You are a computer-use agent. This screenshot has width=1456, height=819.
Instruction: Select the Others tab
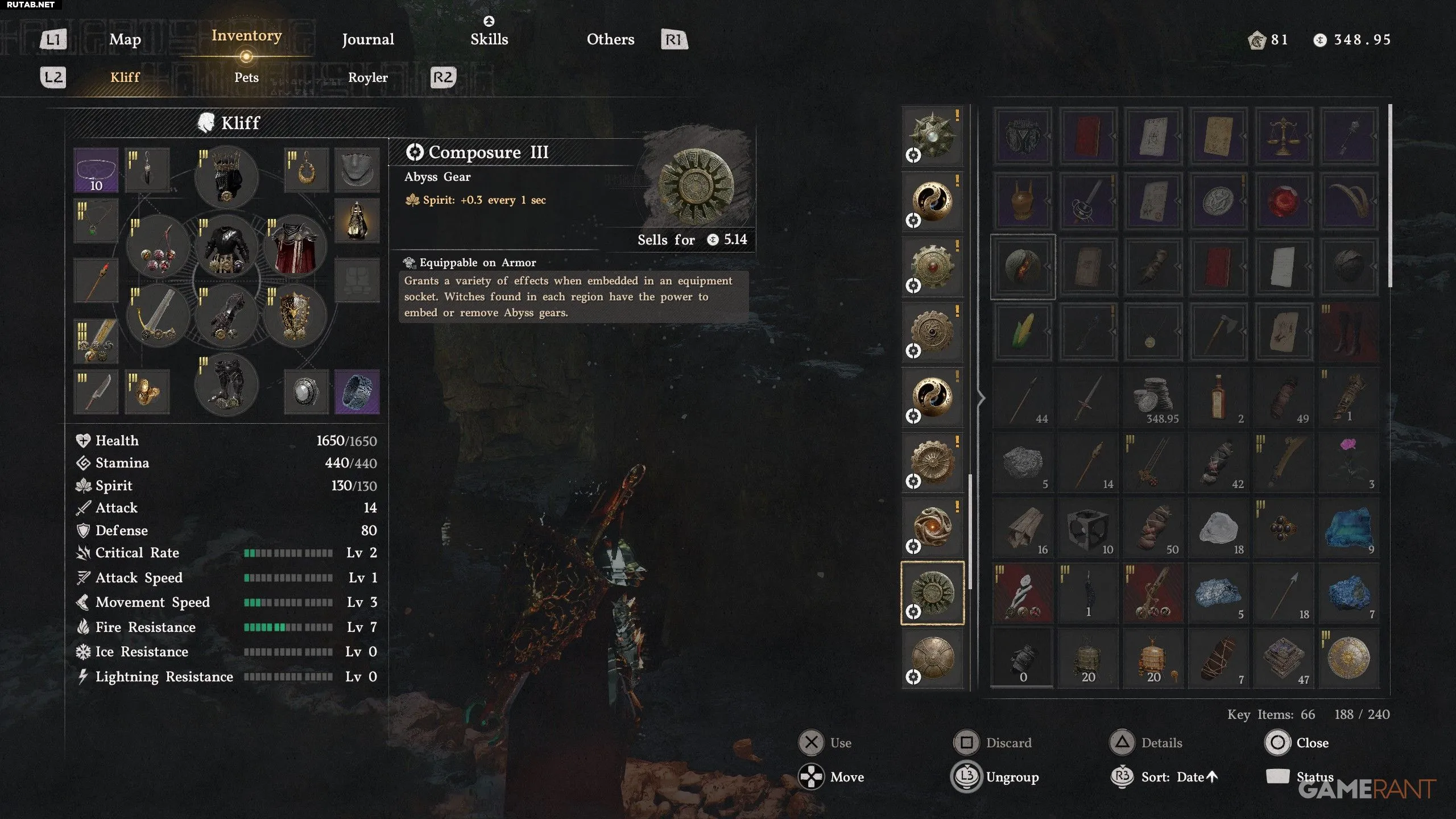click(610, 39)
